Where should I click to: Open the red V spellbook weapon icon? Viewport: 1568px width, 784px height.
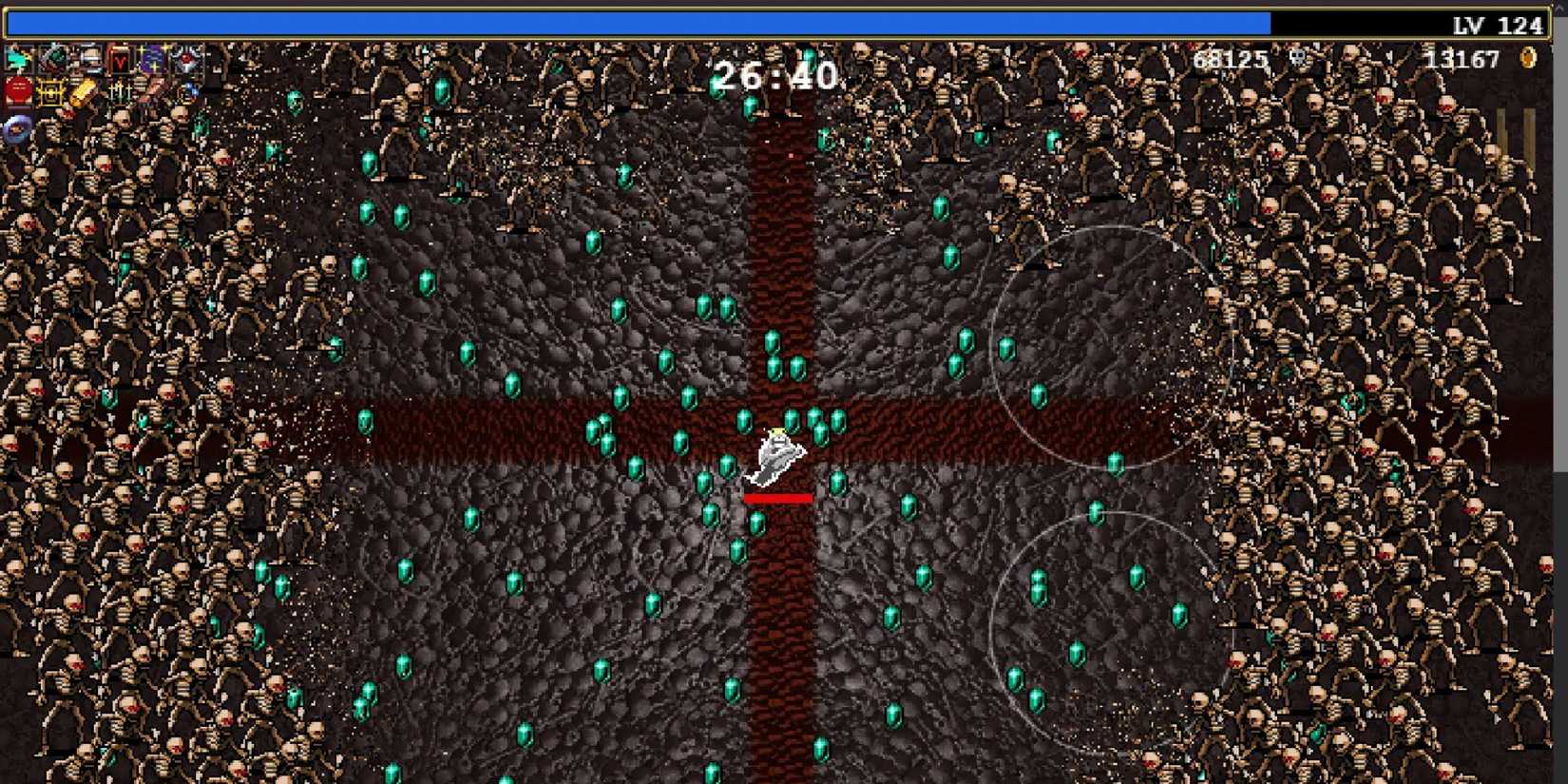[x=120, y=60]
